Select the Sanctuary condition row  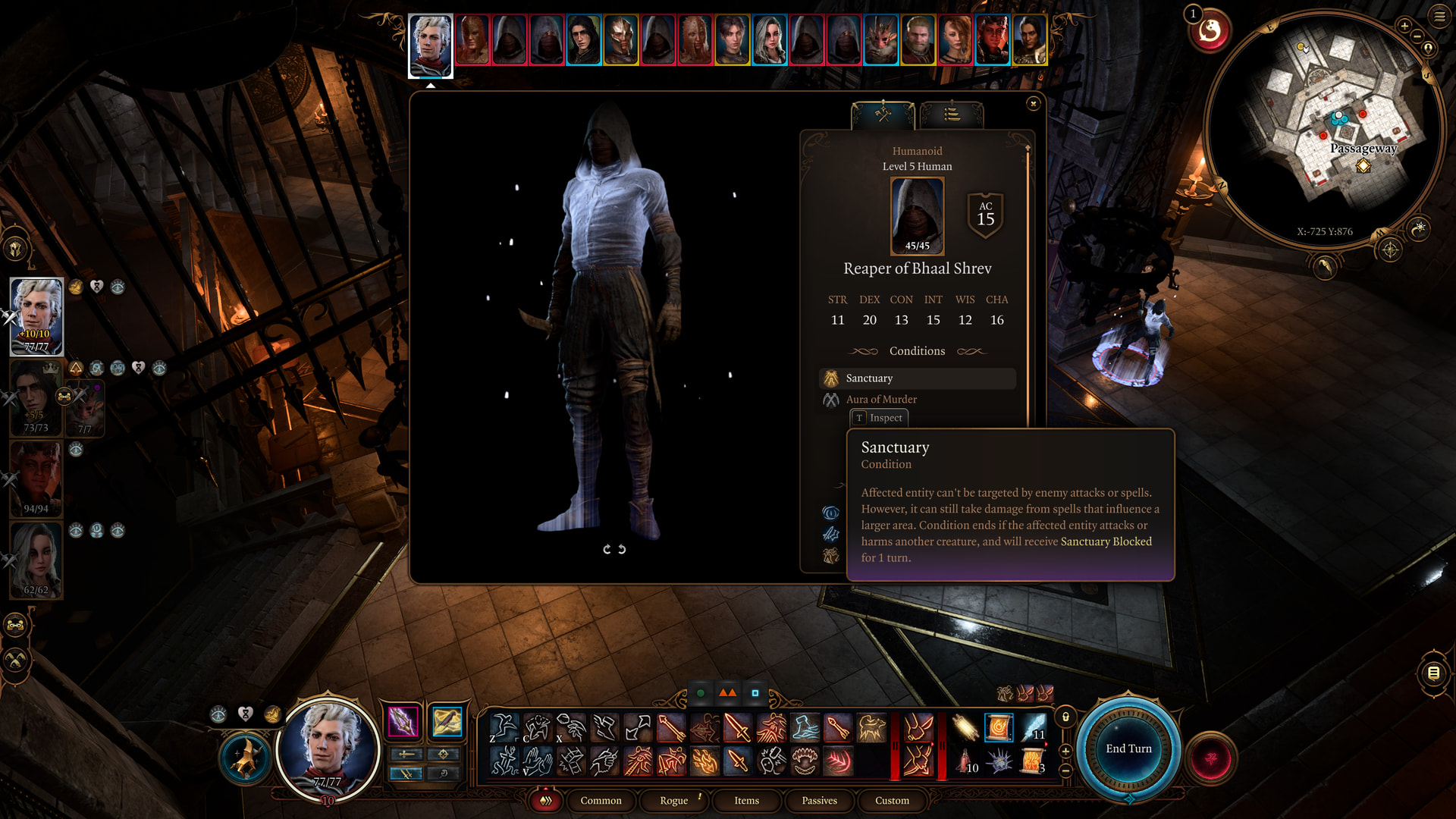(x=918, y=378)
